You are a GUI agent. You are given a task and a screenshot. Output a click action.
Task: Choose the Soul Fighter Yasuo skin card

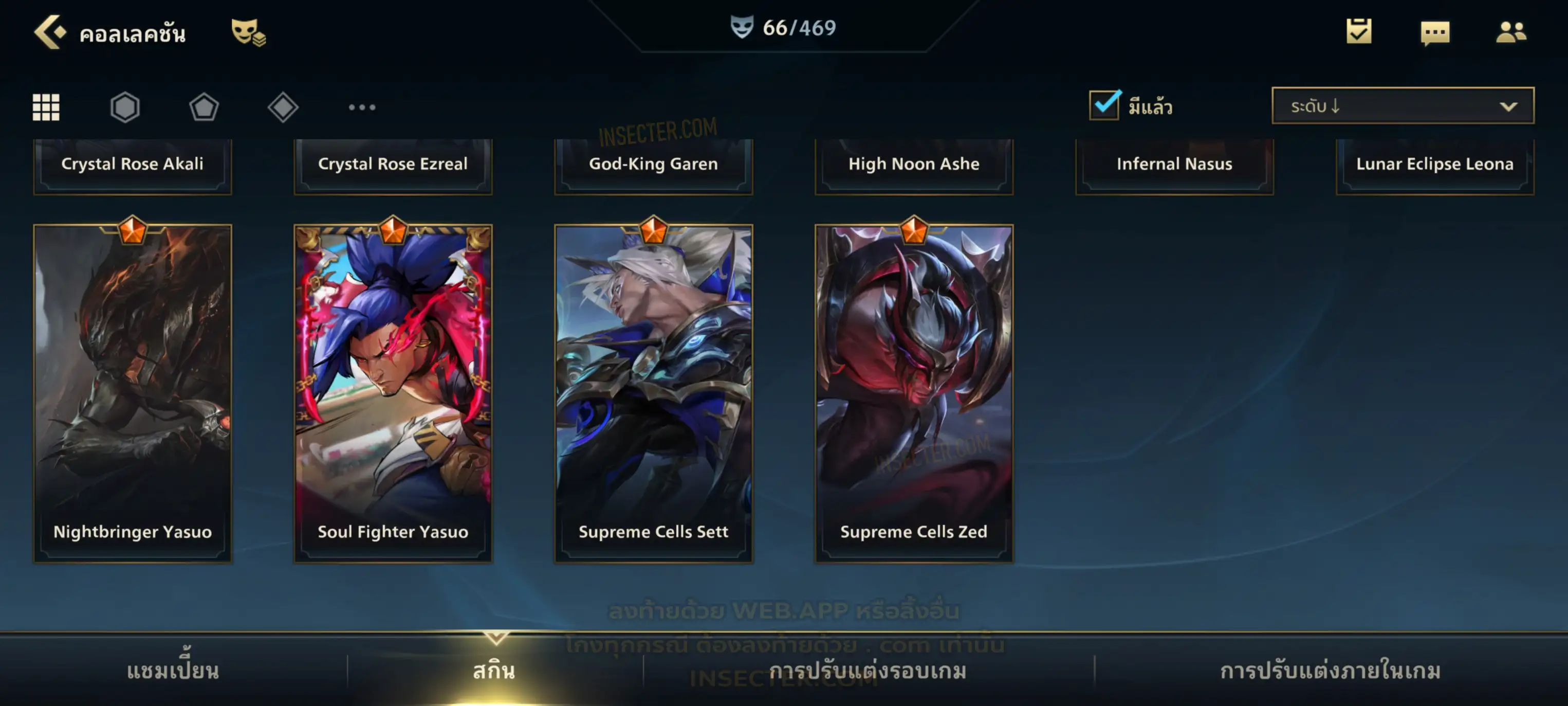pyautogui.click(x=393, y=393)
